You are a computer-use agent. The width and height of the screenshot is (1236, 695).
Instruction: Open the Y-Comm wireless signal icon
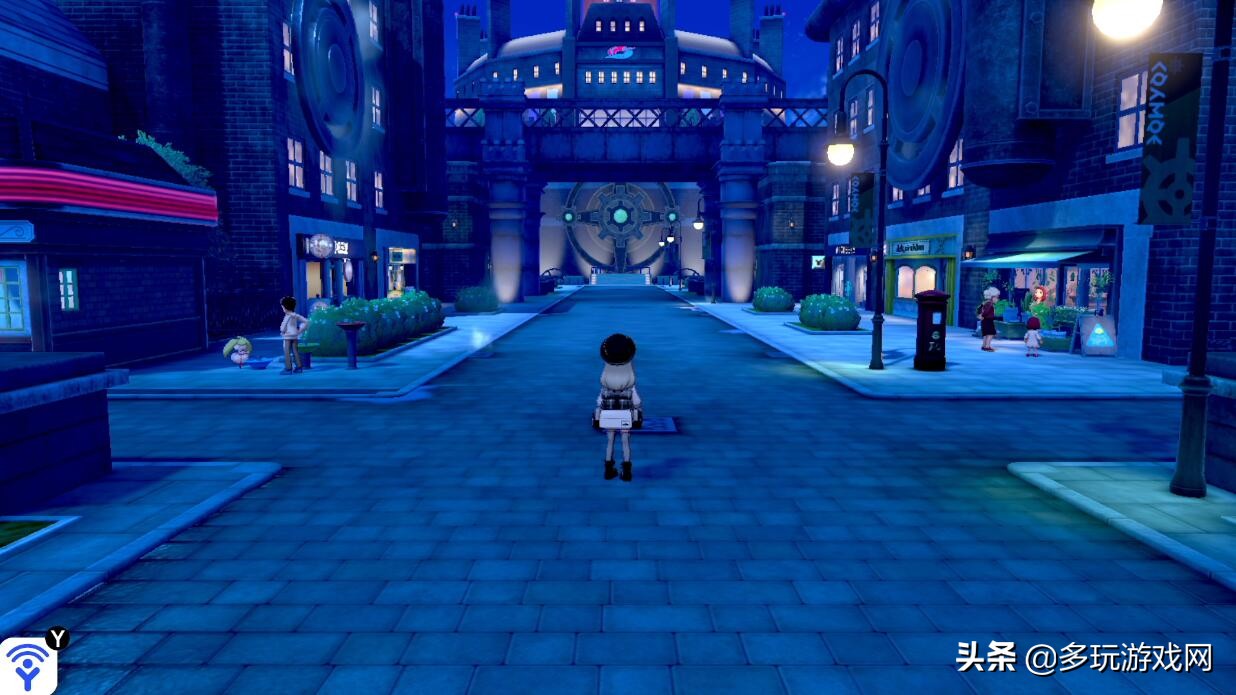point(27,665)
